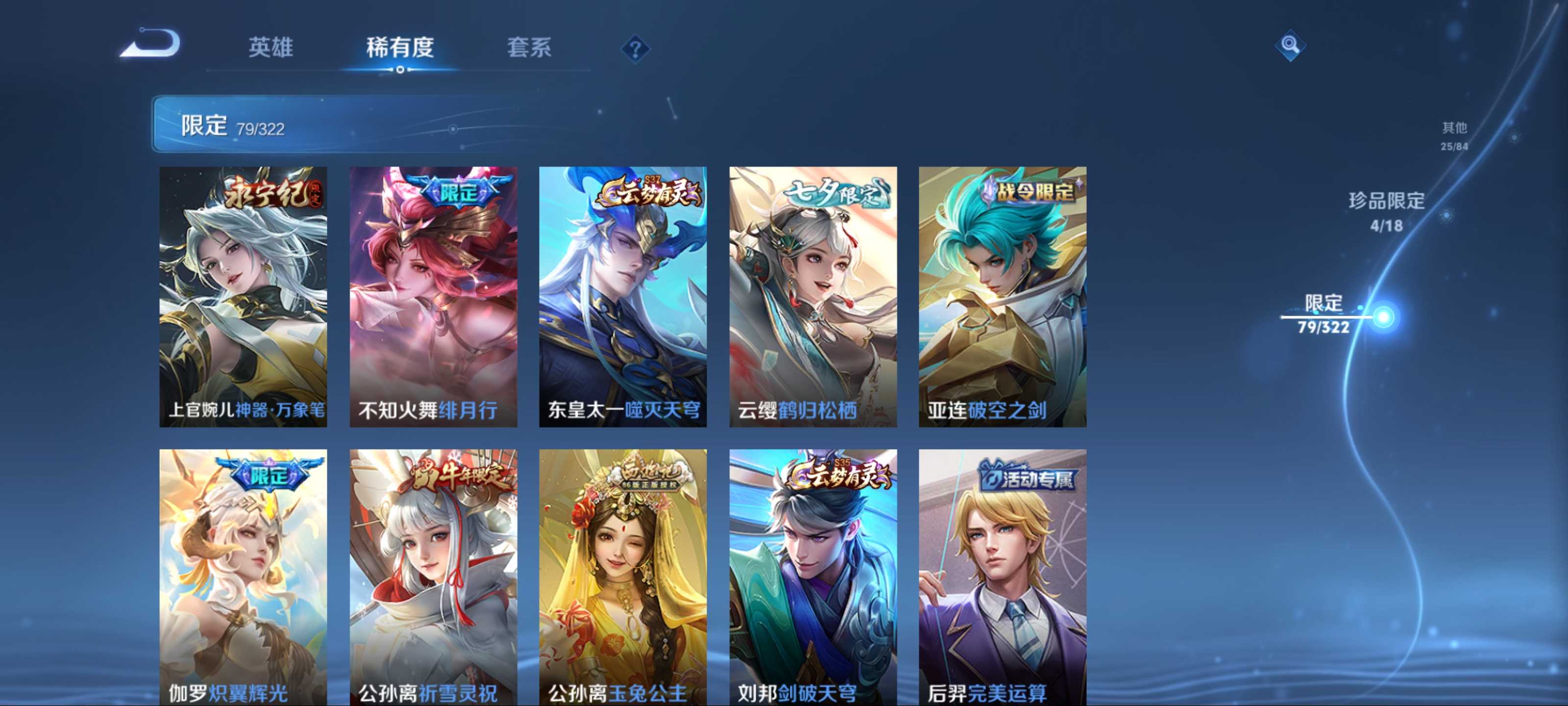The image size is (1568, 706).
Task: View 不知火舞 绯月行 skin card
Action: 433,297
